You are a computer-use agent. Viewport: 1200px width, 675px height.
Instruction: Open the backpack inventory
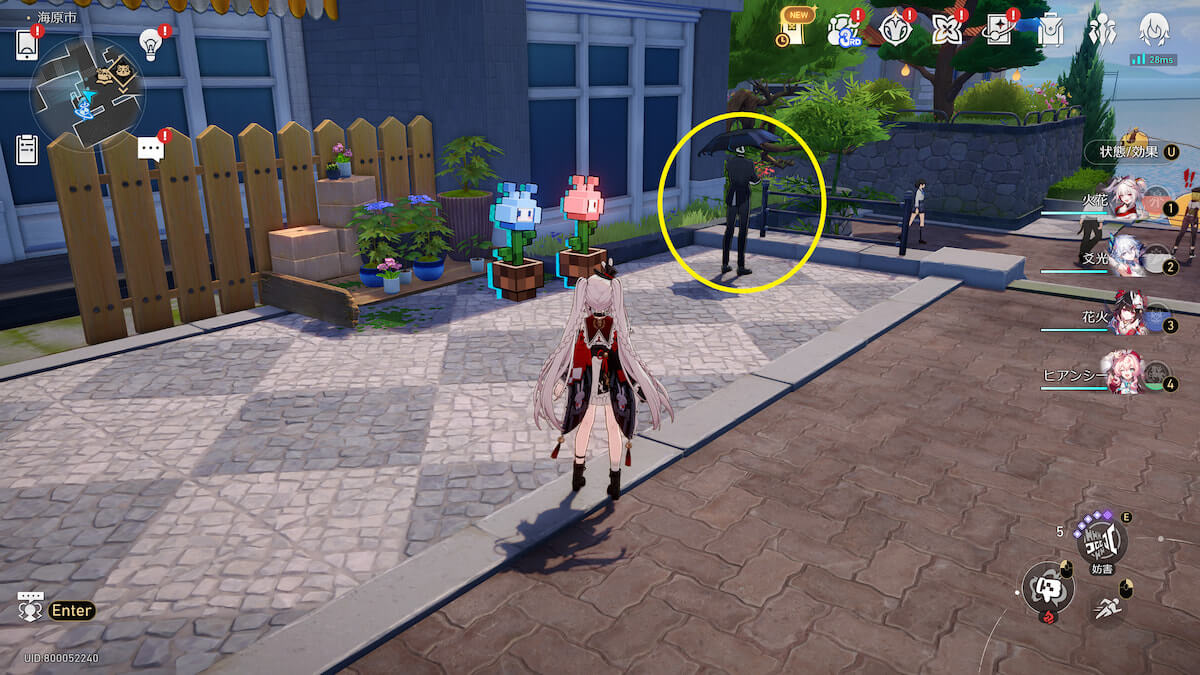pyautogui.click(x=1050, y=30)
